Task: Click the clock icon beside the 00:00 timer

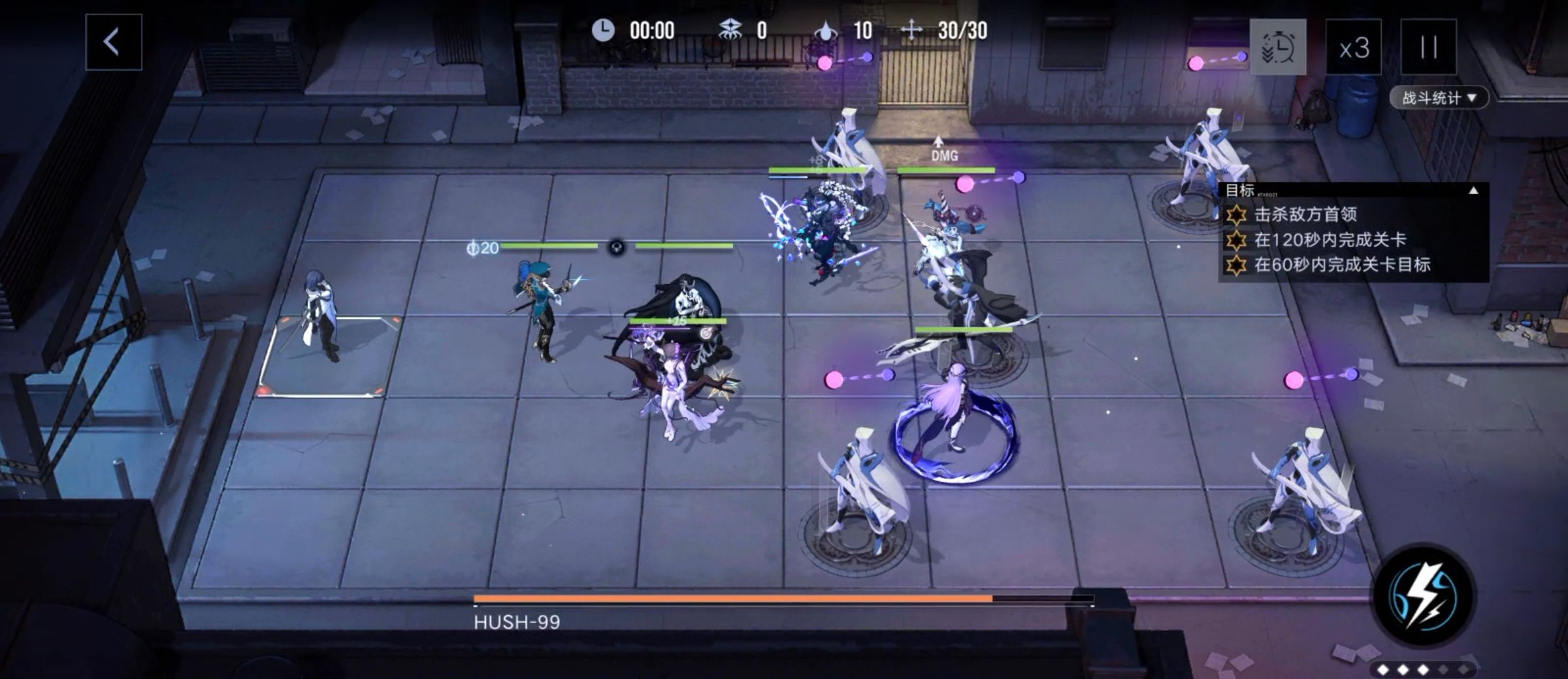Action: tap(604, 29)
